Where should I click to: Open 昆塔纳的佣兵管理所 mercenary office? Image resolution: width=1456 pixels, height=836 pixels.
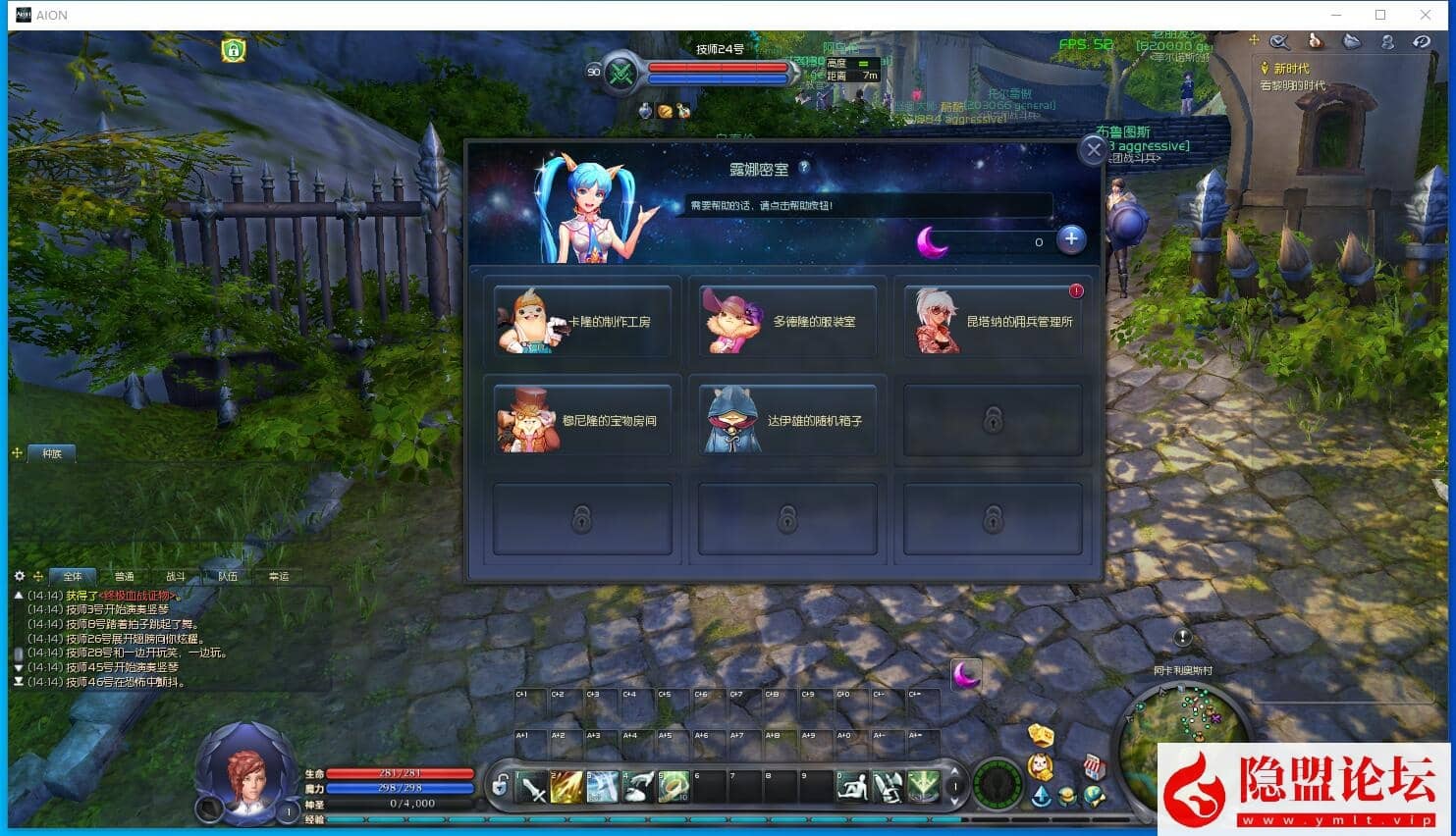point(993,321)
